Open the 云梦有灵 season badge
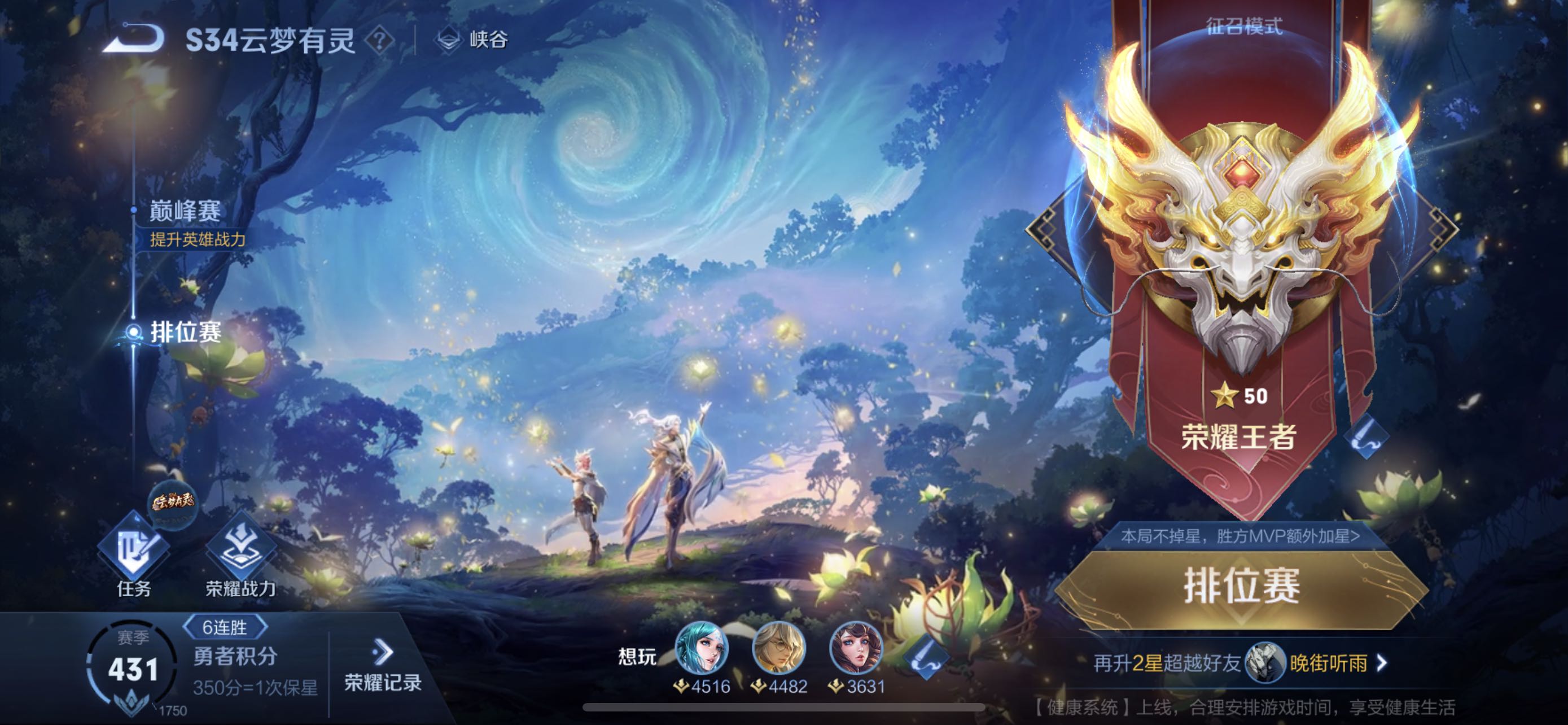 [x=173, y=503]
